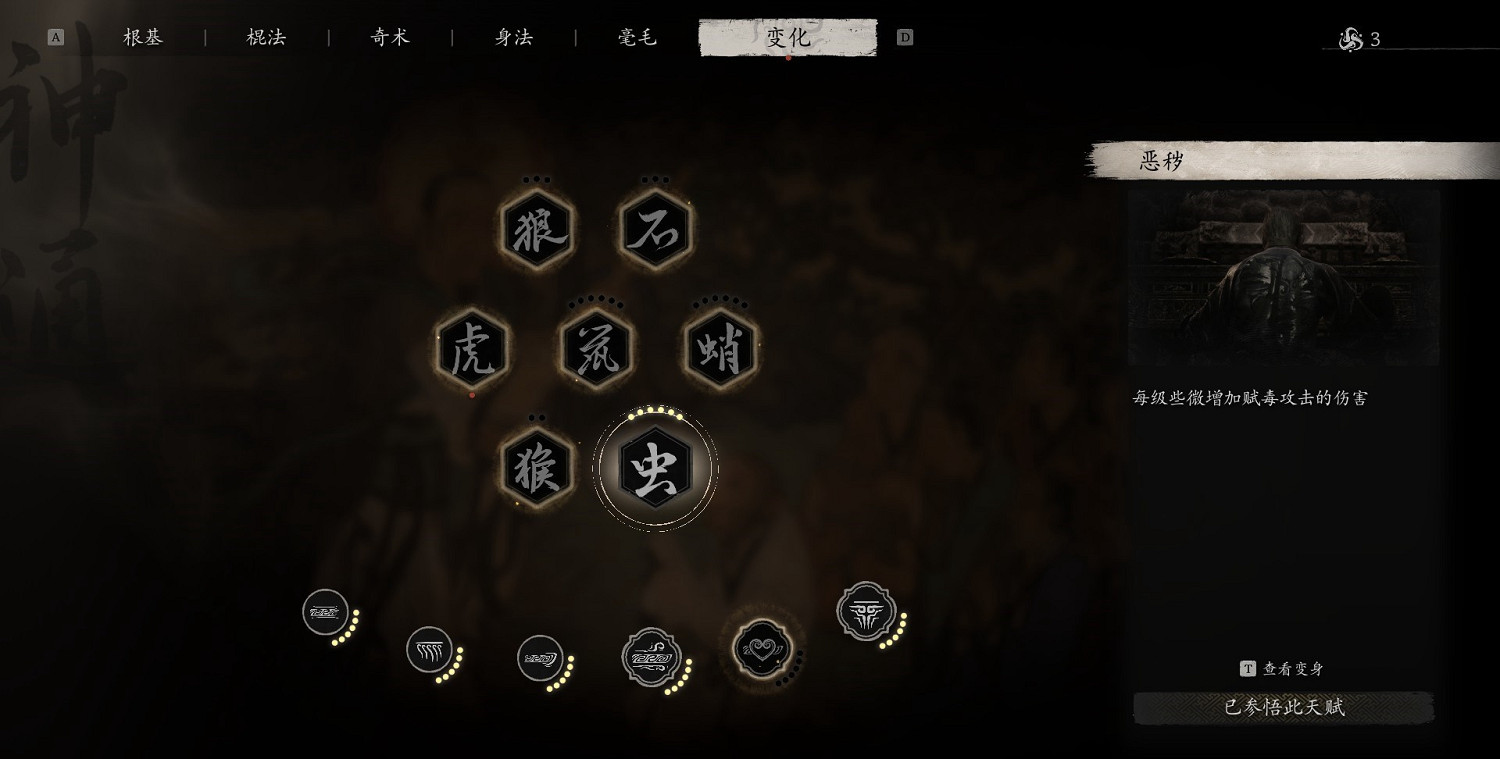1500x759 pixels.
Task: Click the rightmost ornate transformation spirit icon
Action: click(866, 612)
